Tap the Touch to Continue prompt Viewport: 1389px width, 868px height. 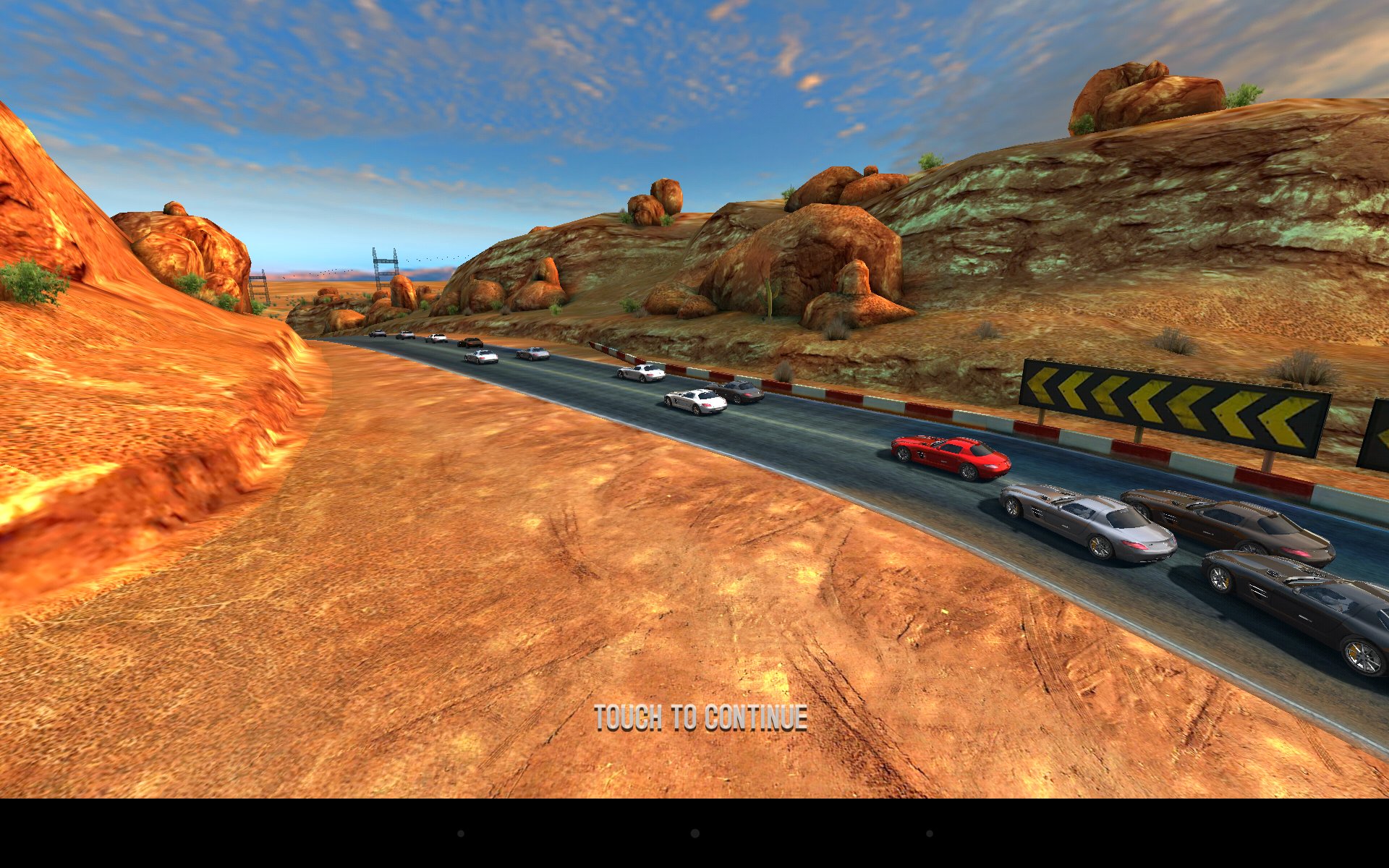click(x=700, y=718)
